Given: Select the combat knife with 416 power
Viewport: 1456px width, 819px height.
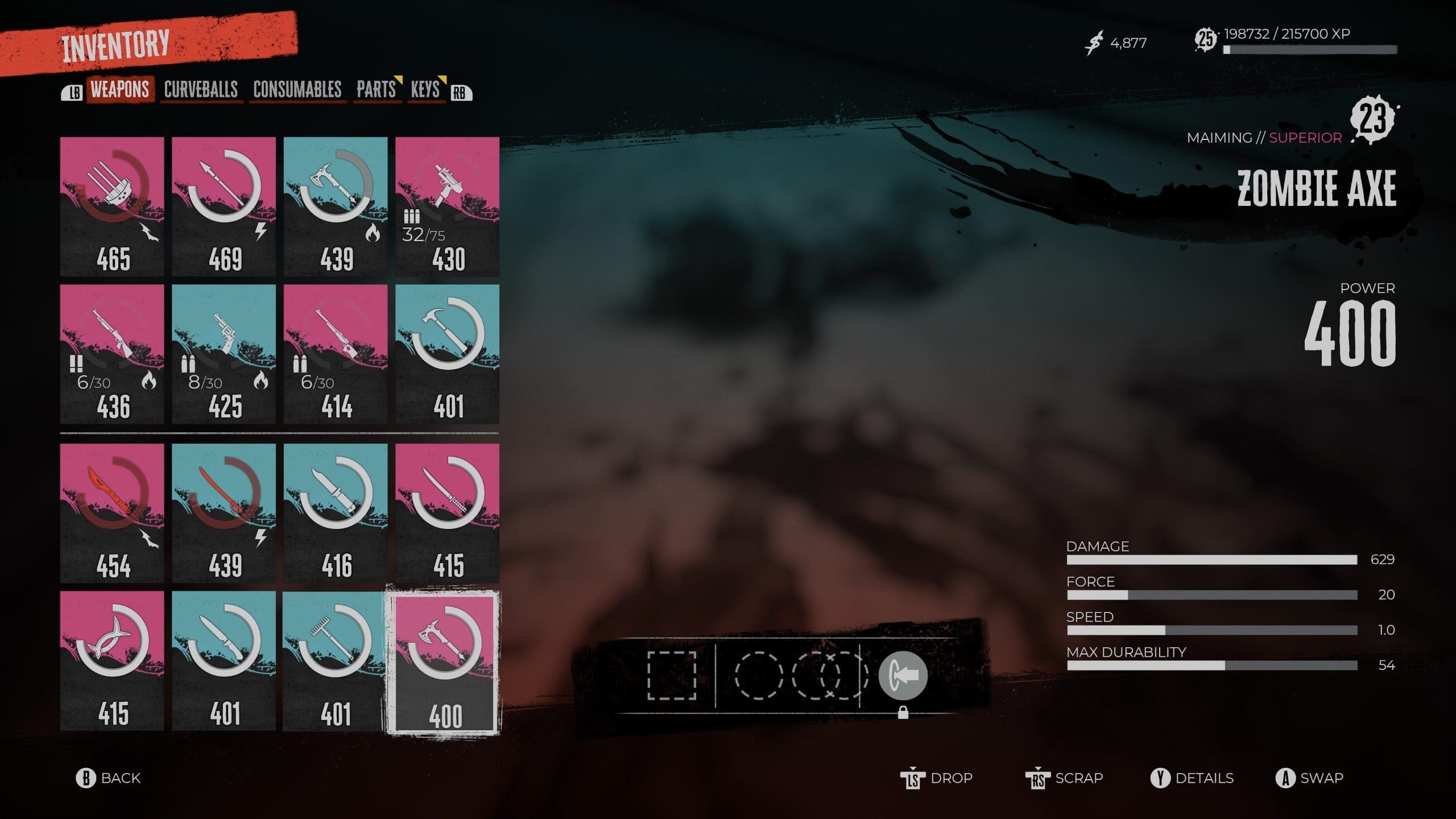Looking at the screenshot, I should coord(336,513).
